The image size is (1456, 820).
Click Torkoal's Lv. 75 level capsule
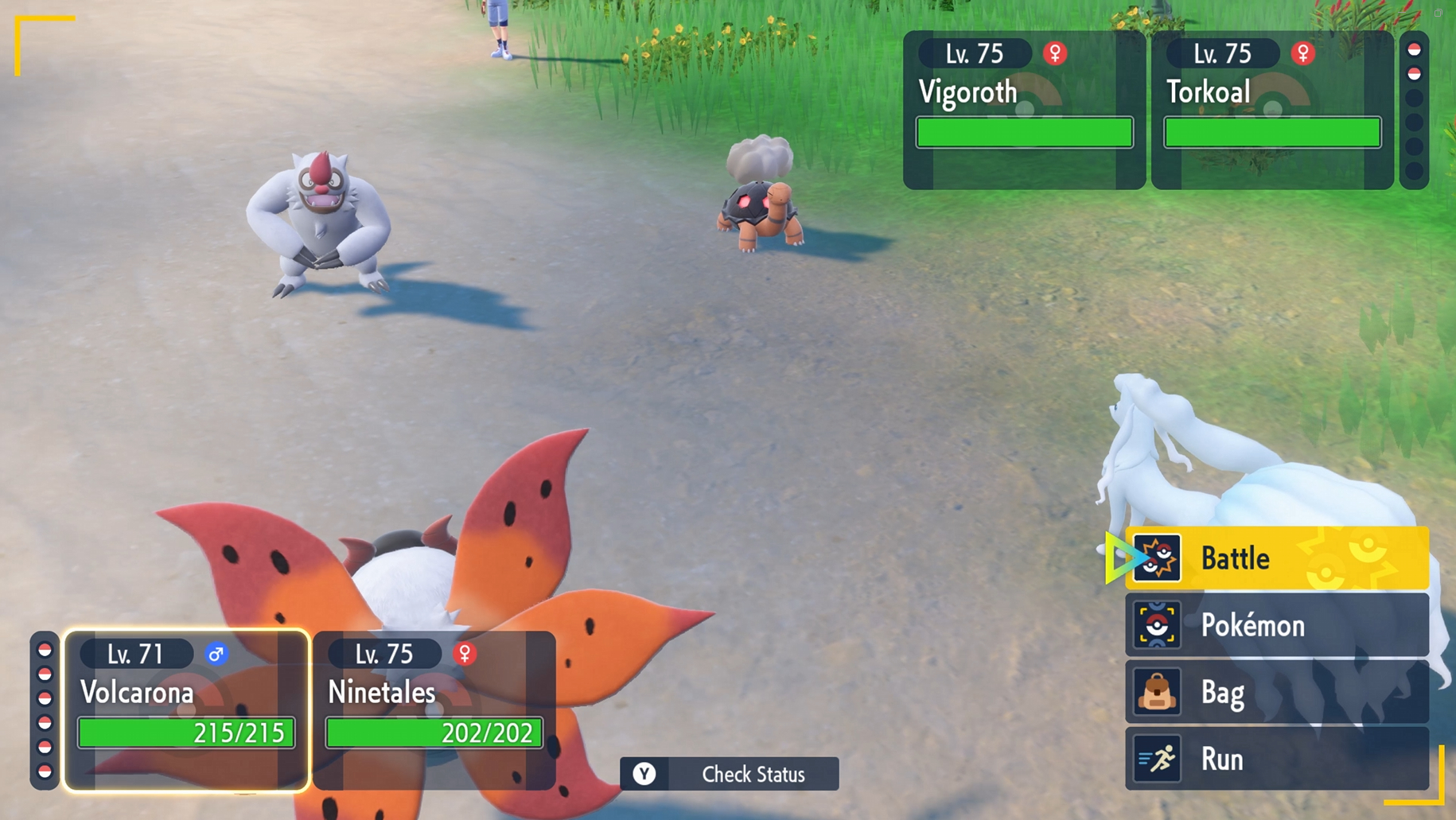[x=1223, y=53]
